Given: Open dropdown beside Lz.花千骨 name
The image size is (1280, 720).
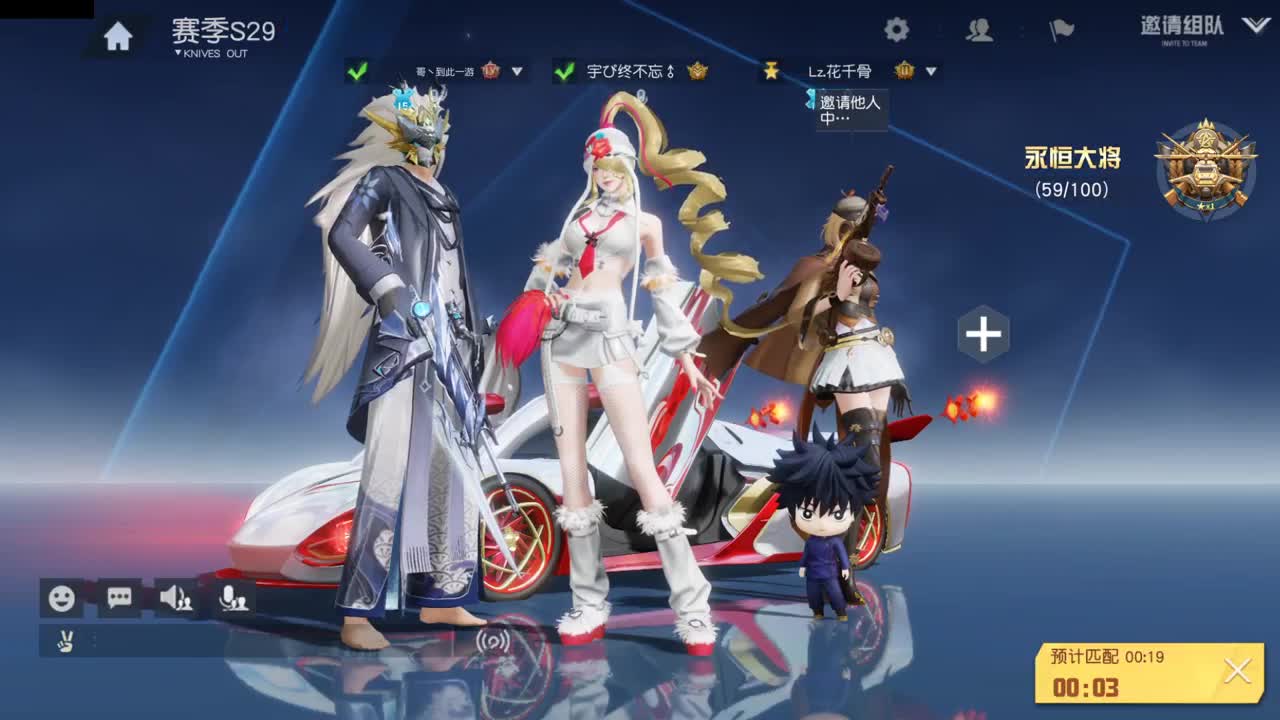Looking at the screenshot, I should (930, 72).
